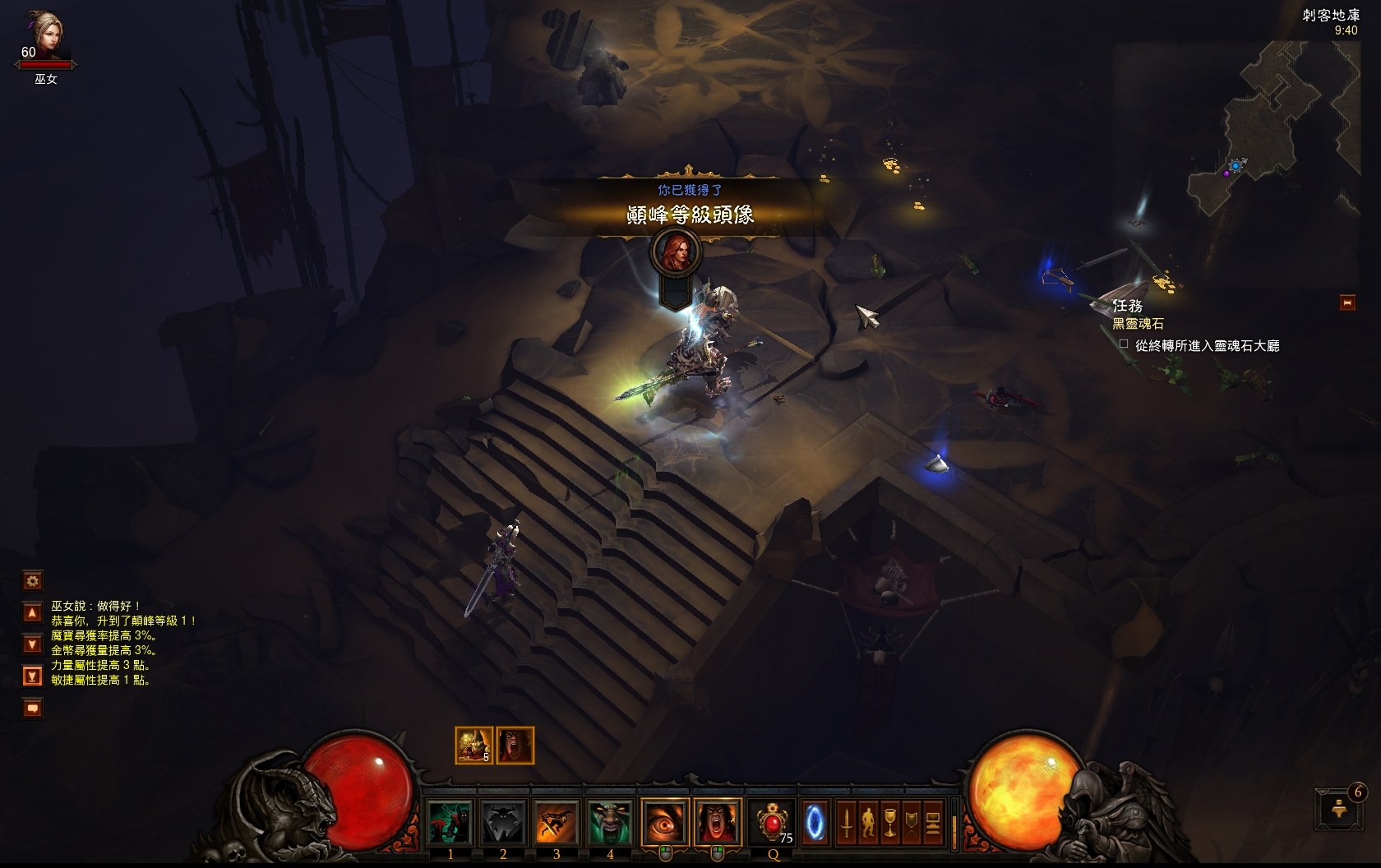Use the horned shadow skill in slot 2
This screenshot has width=1381, height=868.
coord(503,822)
